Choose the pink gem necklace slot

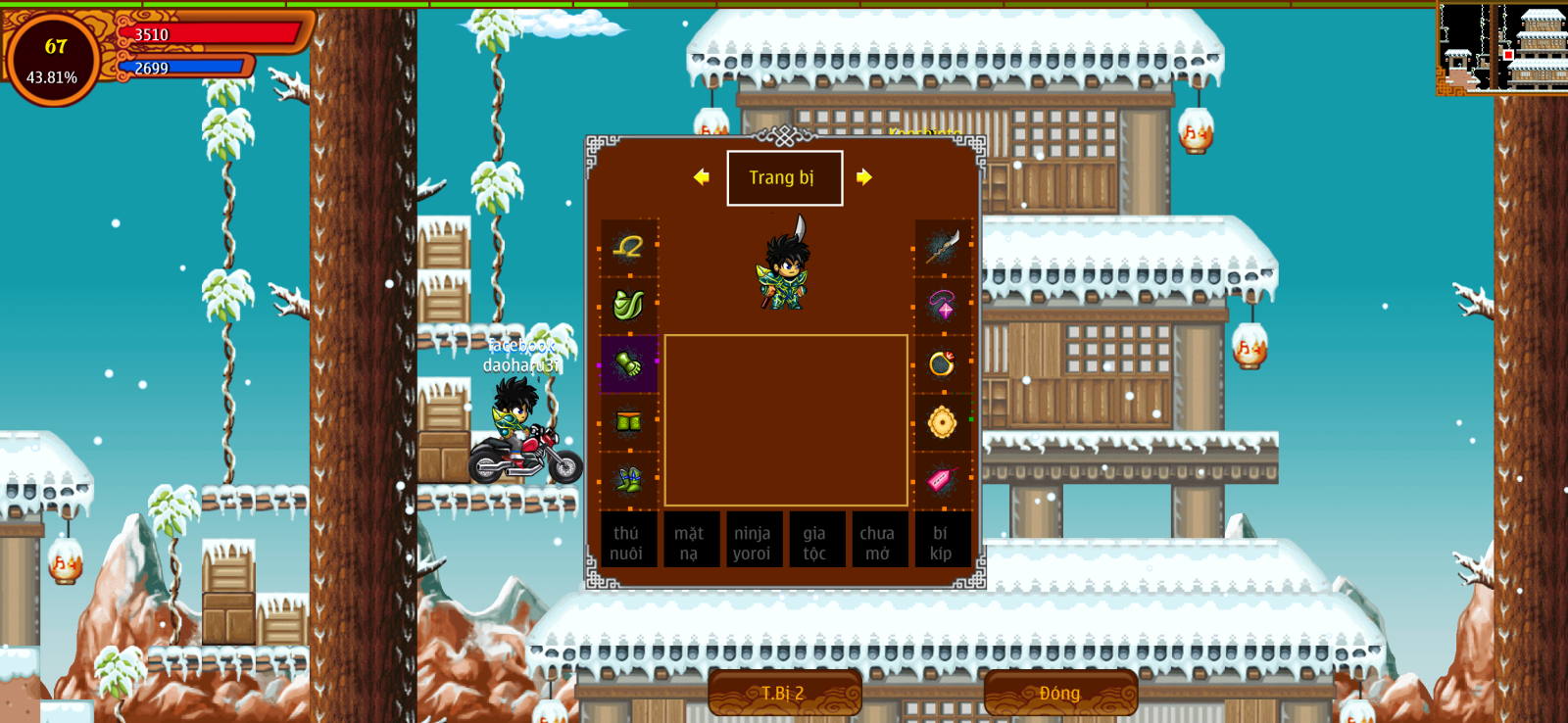pos(942,305)
